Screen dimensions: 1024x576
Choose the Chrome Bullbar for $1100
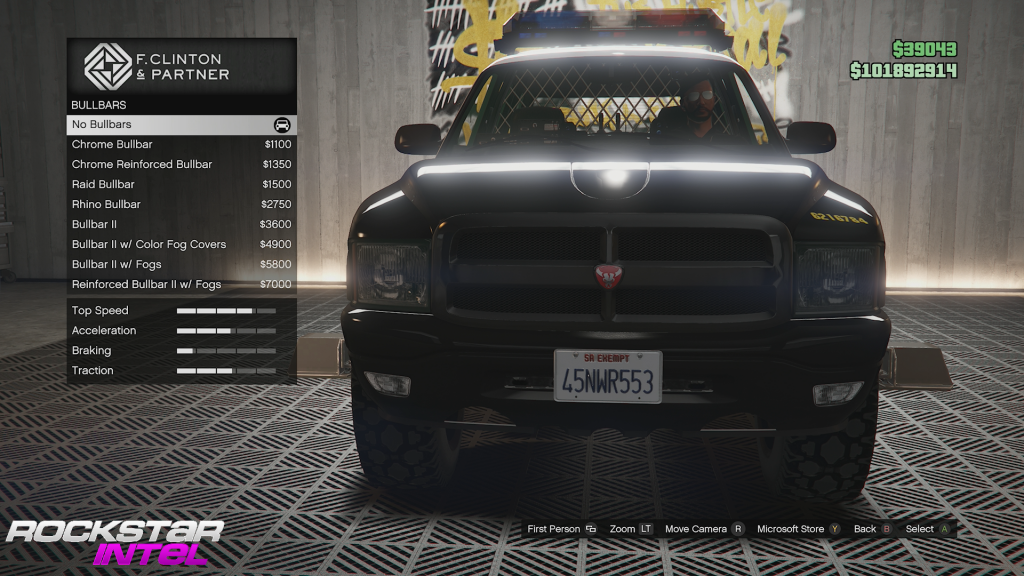[x=181, y=145]
